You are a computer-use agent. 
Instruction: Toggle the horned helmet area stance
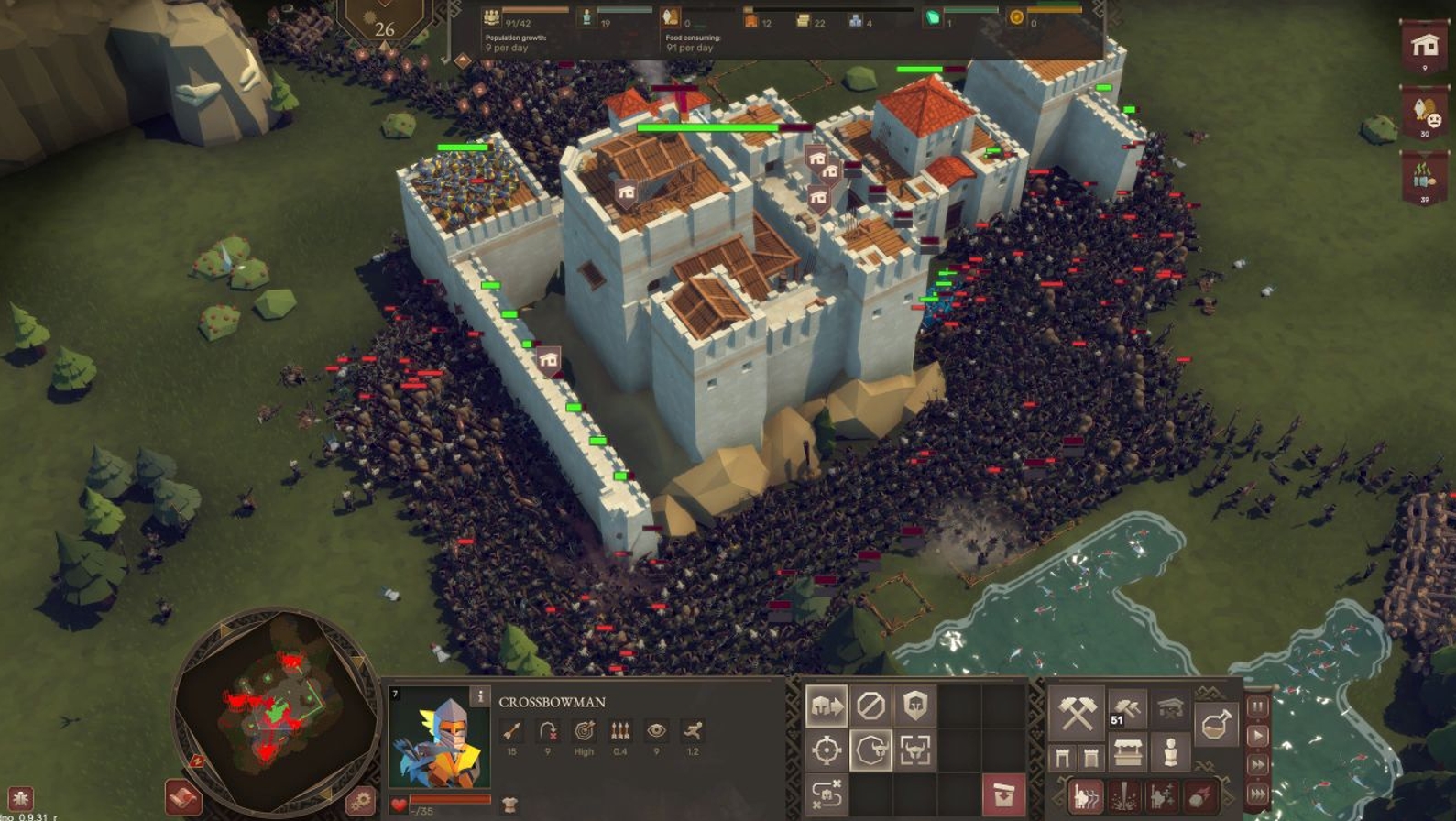coord(870,750)
